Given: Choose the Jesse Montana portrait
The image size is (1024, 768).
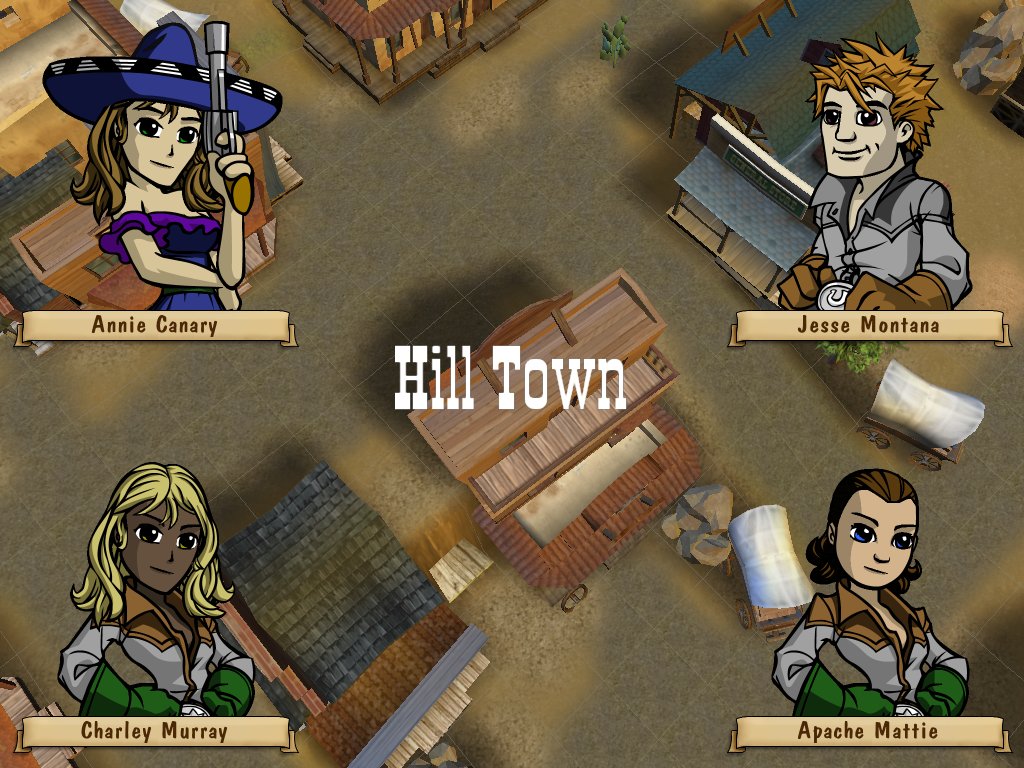Looking at the screenshot, I should pos(870,180).
